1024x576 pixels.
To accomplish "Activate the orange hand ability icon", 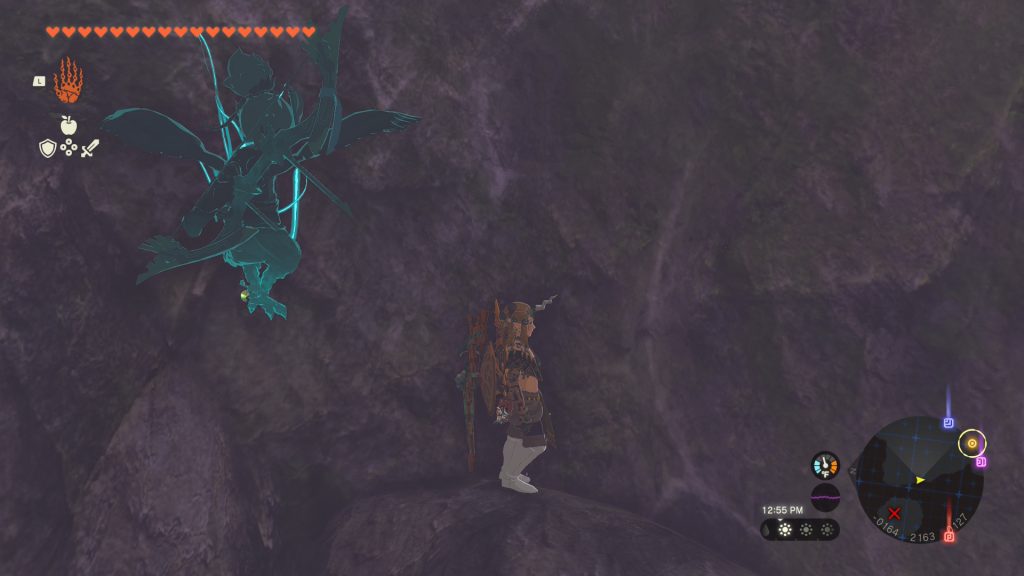I will 68,82.
